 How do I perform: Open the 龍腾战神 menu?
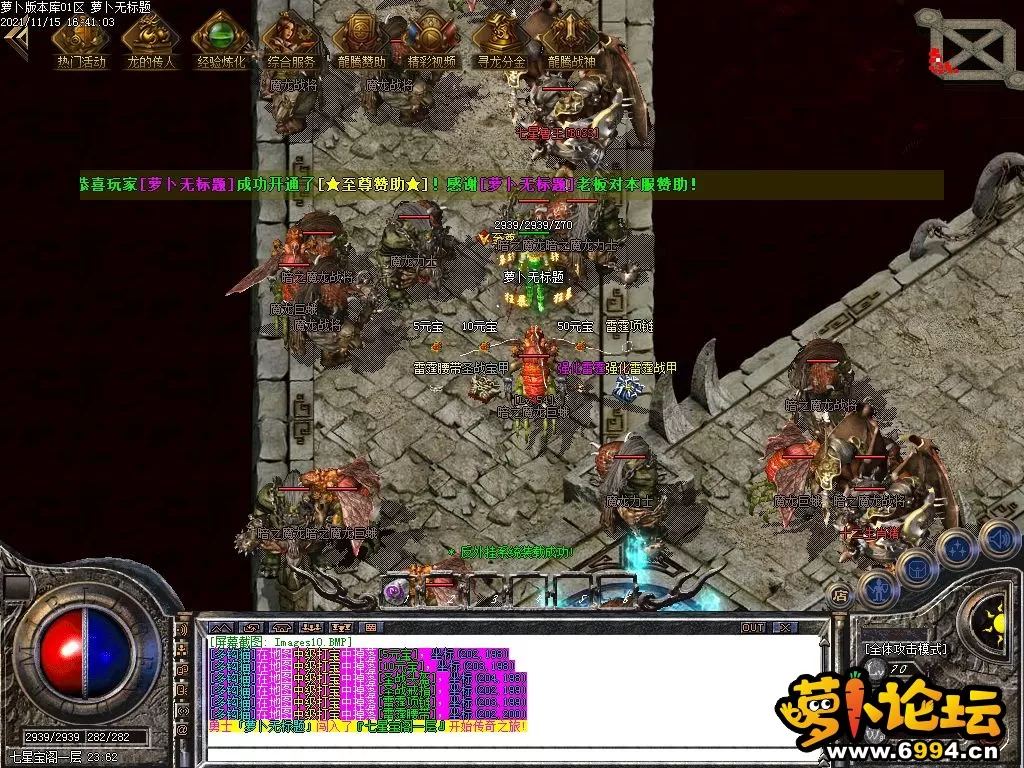[571, 38]
